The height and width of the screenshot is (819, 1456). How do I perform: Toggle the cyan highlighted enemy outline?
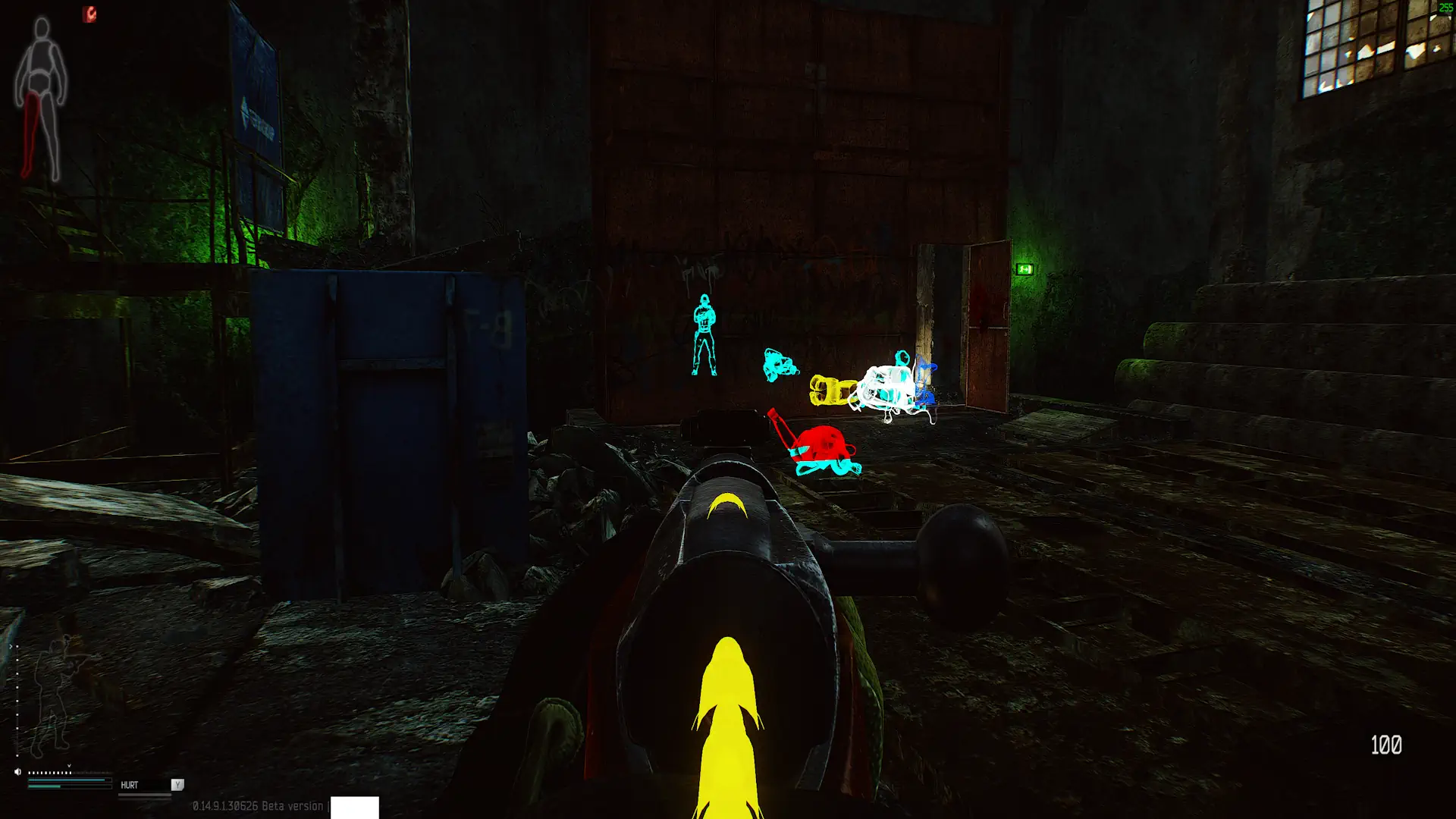705,334
